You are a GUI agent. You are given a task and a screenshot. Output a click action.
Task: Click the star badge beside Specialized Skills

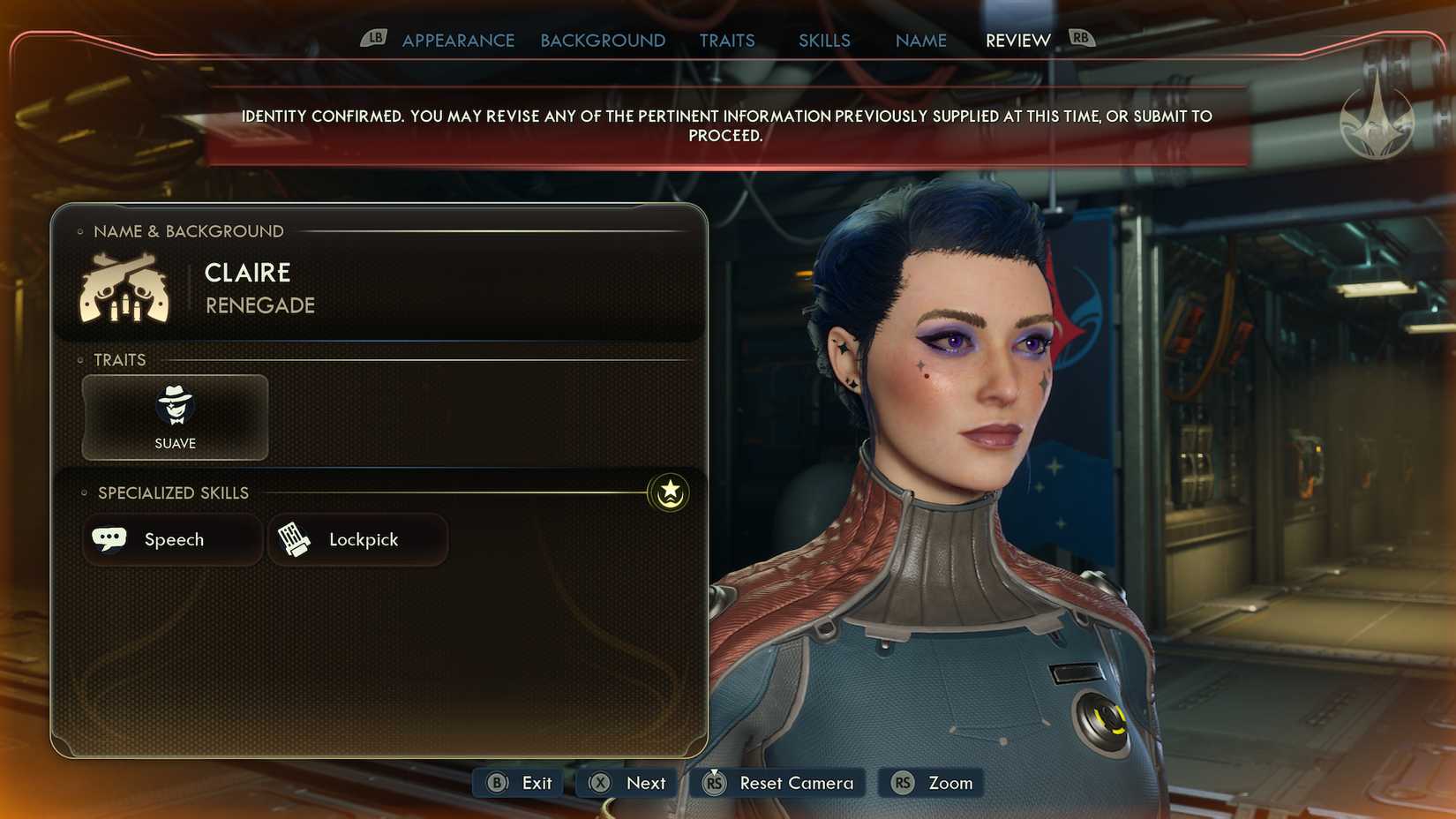click(670, 492)
